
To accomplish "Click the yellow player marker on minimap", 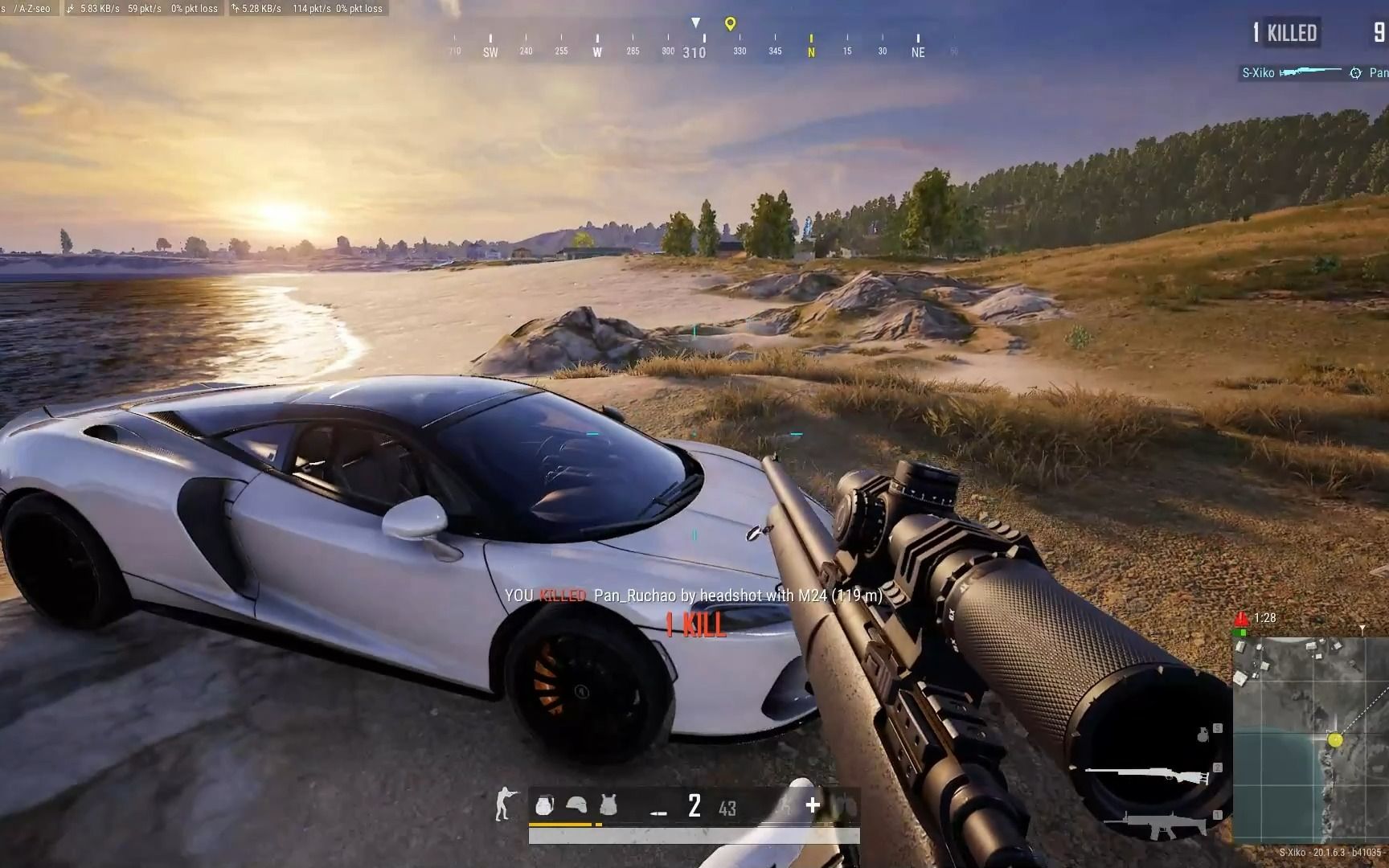I will pyautogui.click(x=1335, y=739).
